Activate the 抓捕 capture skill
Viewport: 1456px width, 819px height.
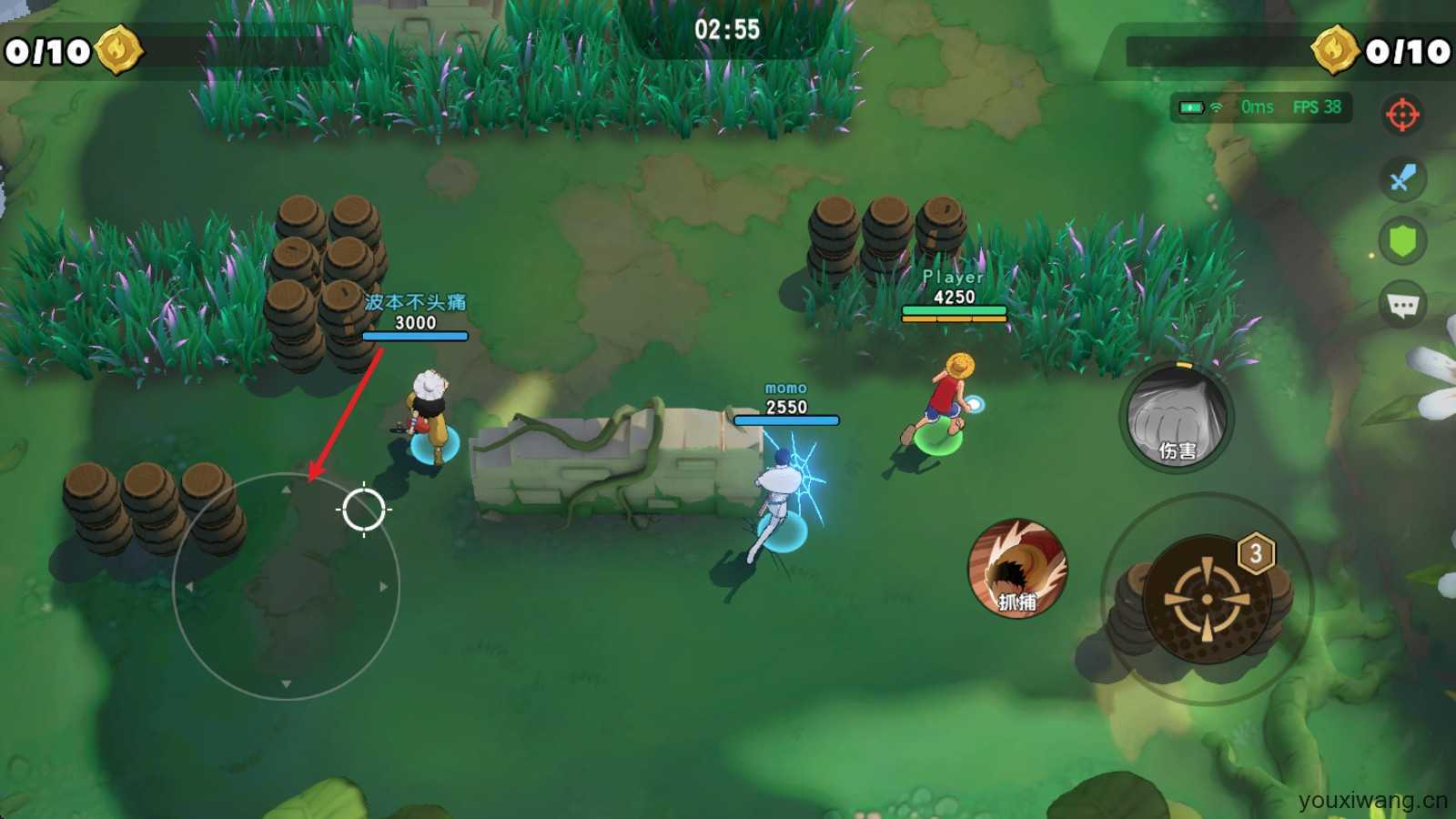[1016, 569]
